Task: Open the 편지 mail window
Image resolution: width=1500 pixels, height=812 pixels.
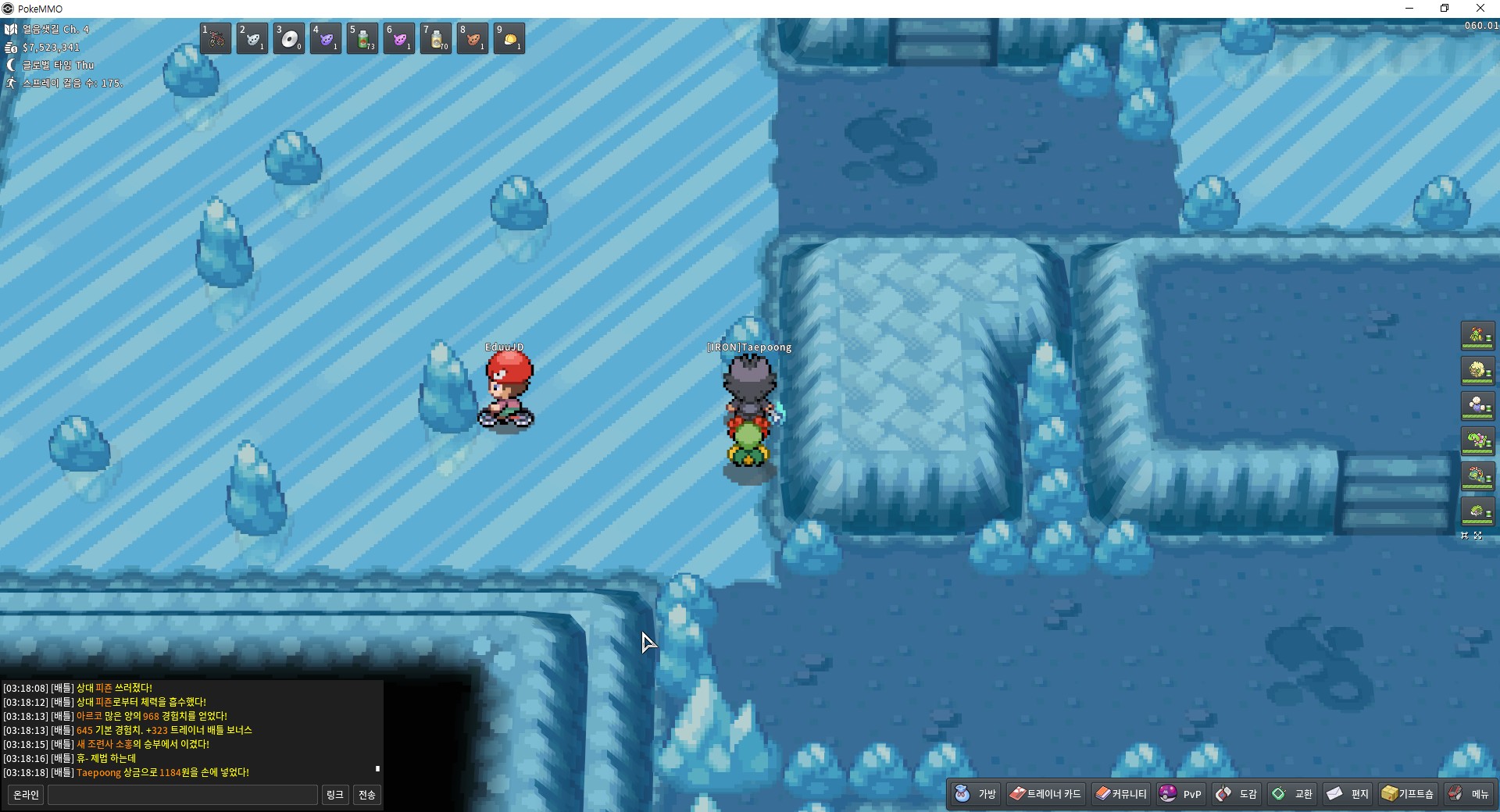Action: pyautogui.click(x=1348, y=794)
